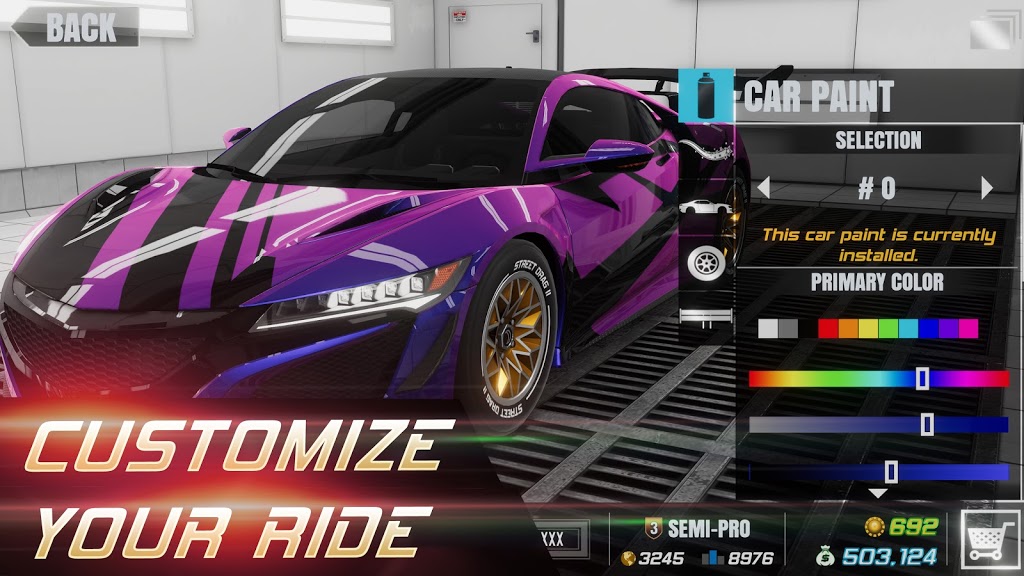Pick the green primary color swatch
The image size is (1024, 576).
pyautogui.click(x=888, y=328)
